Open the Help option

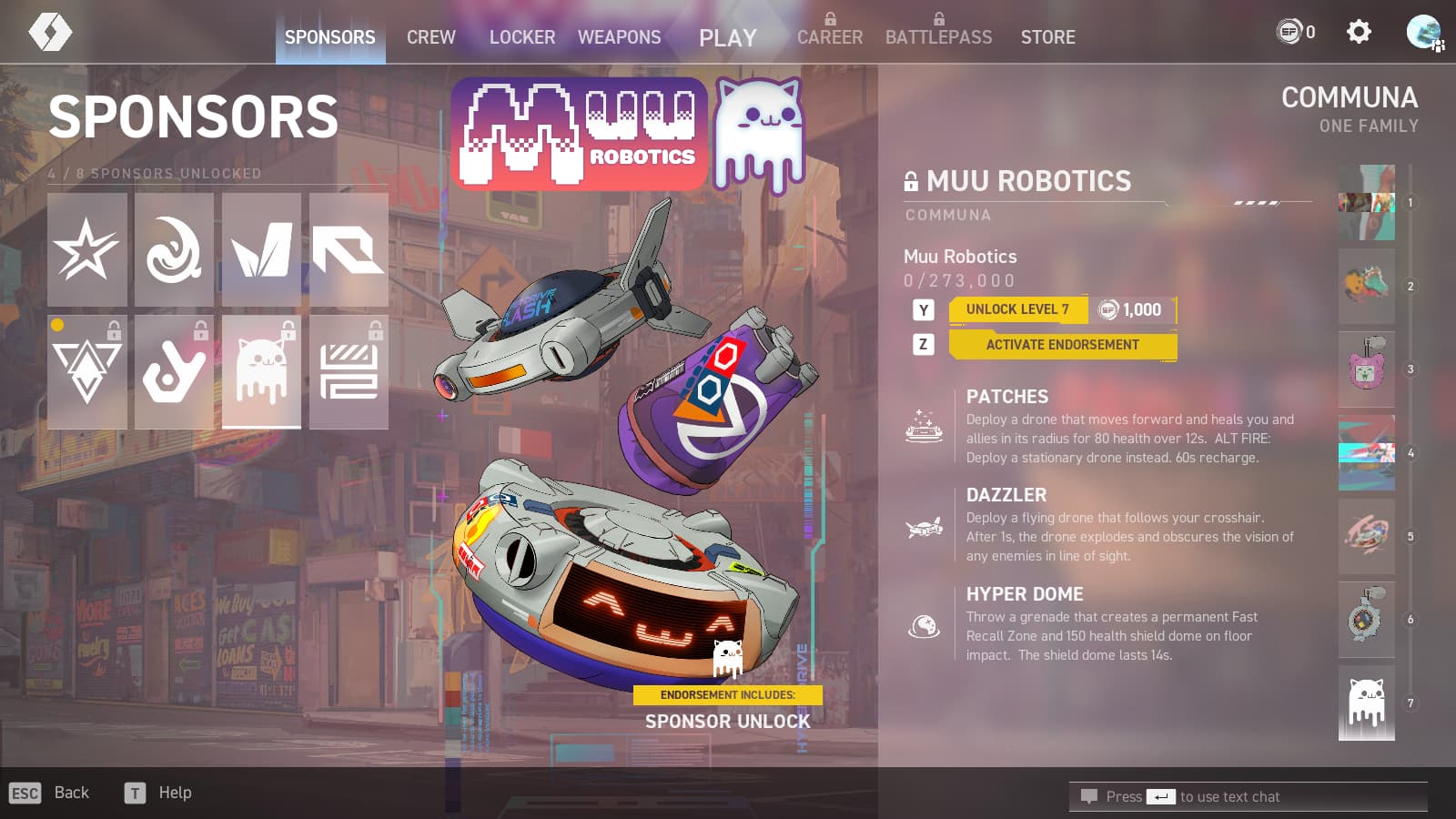point(174,793)
